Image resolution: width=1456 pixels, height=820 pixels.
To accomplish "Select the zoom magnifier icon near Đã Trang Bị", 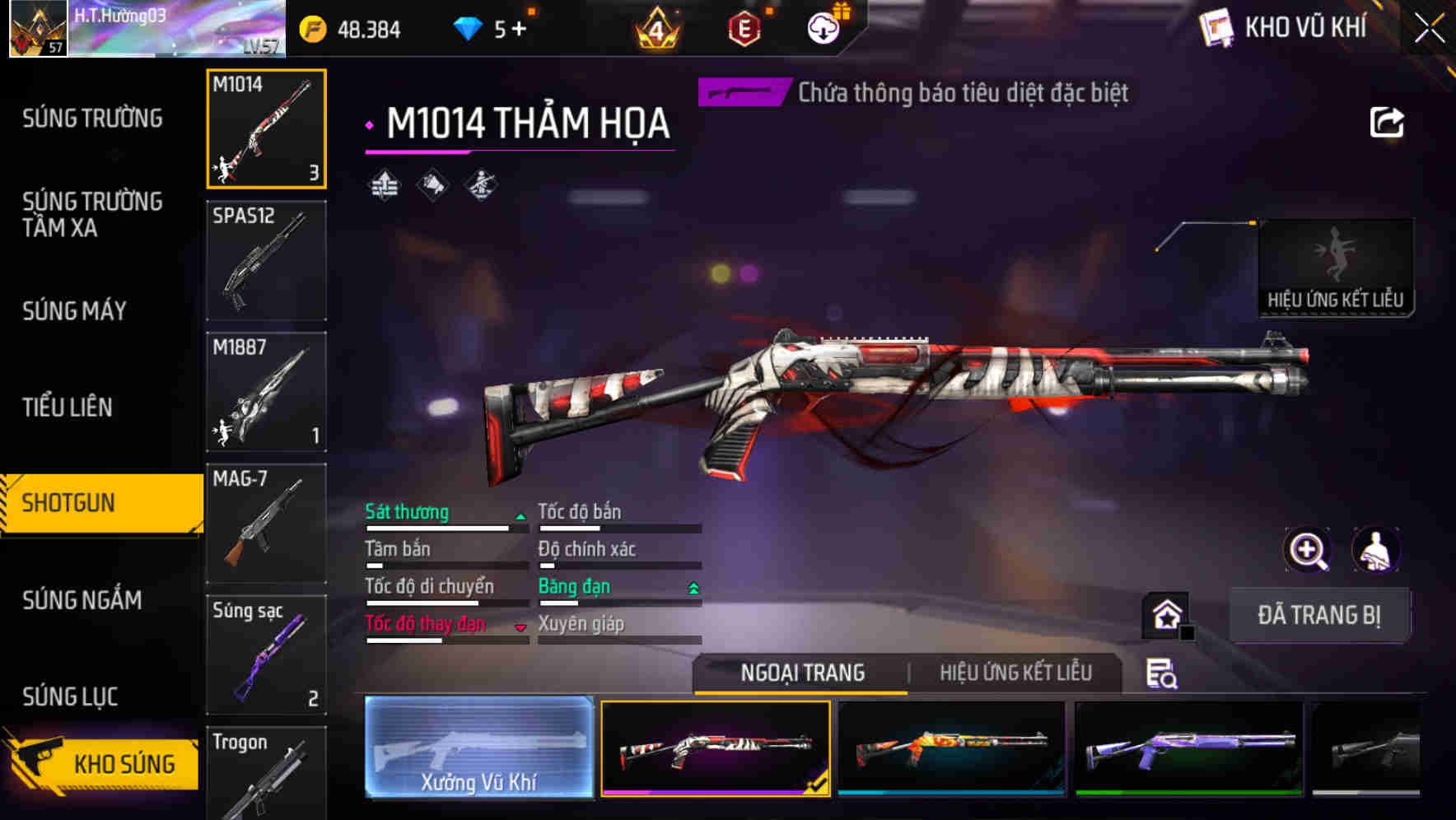I will [x=1308, y=549].
